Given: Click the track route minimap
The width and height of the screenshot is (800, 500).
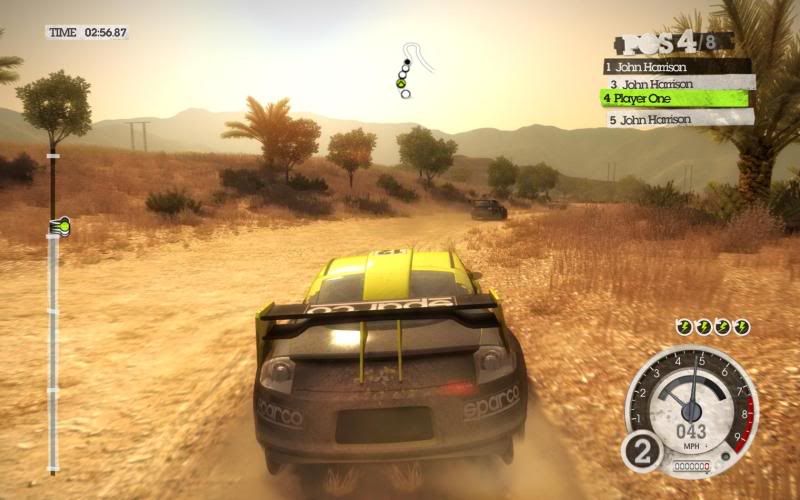Looking at the screenshot, I should 412,68.
